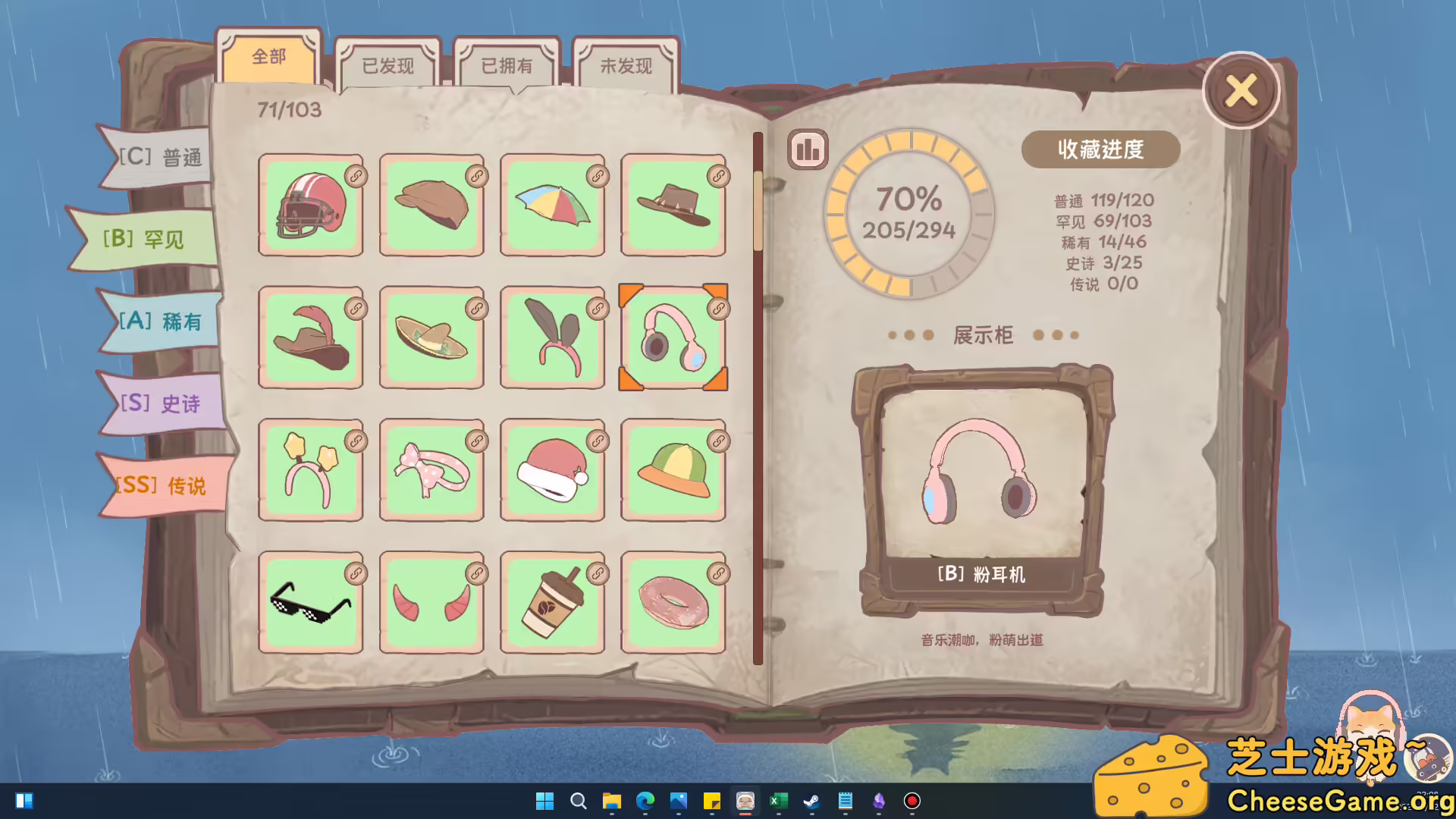Open the statistics bar chart icon
Viewport: 1456px width, 819px height.
(x=806, y=149)
